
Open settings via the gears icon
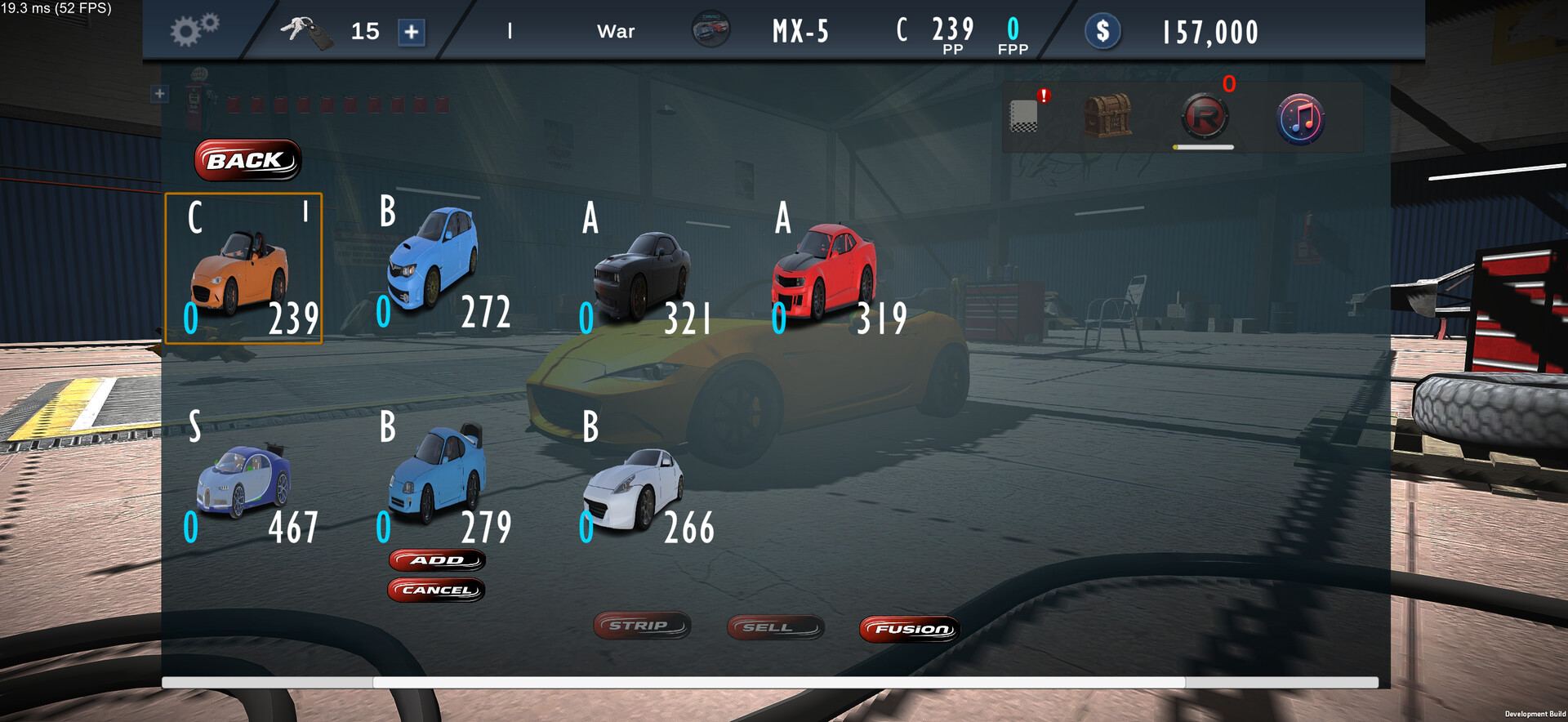[x=194, y=30]
